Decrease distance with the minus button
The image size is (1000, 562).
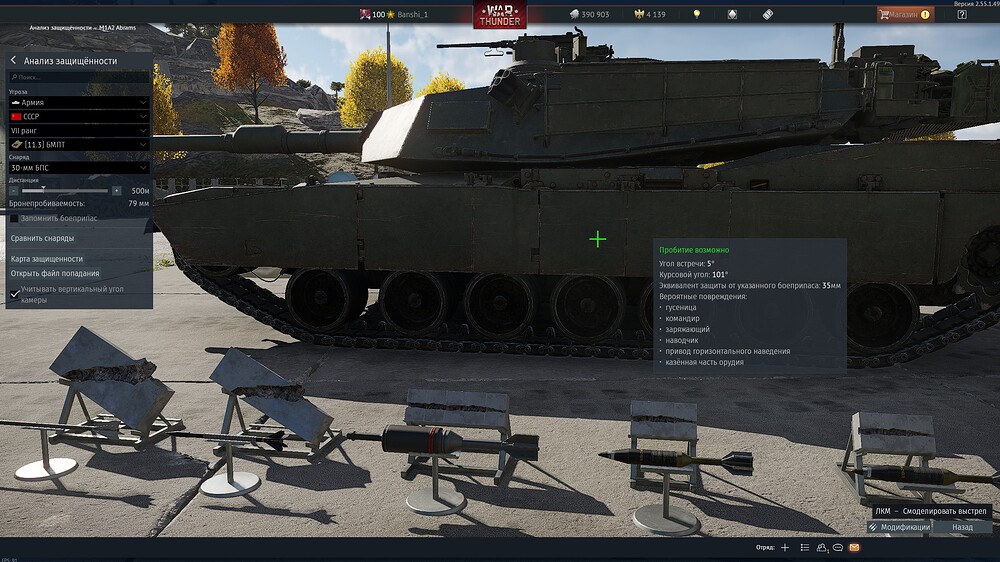click(14, 190)
